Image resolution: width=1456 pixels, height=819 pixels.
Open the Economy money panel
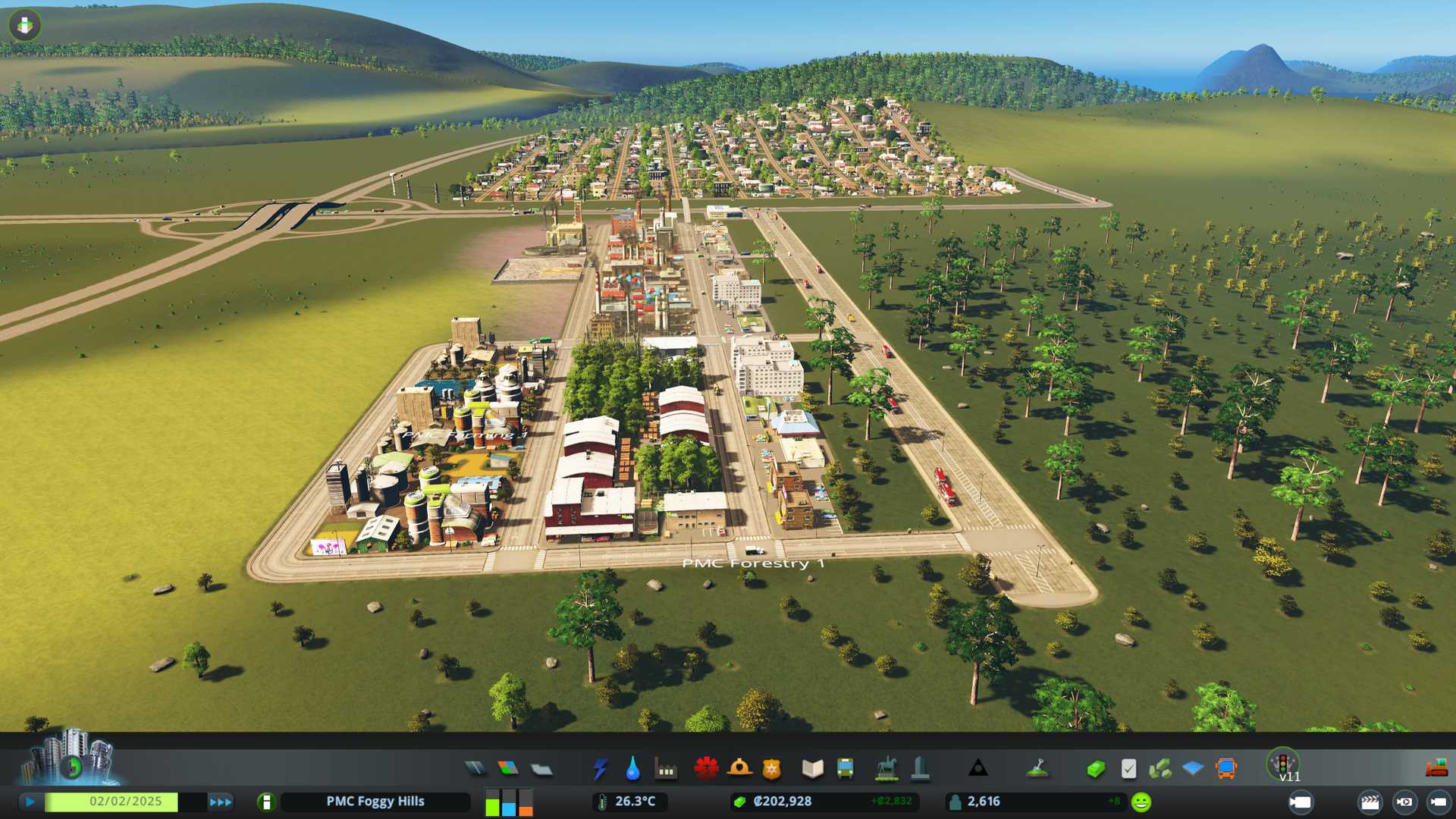1095,769
